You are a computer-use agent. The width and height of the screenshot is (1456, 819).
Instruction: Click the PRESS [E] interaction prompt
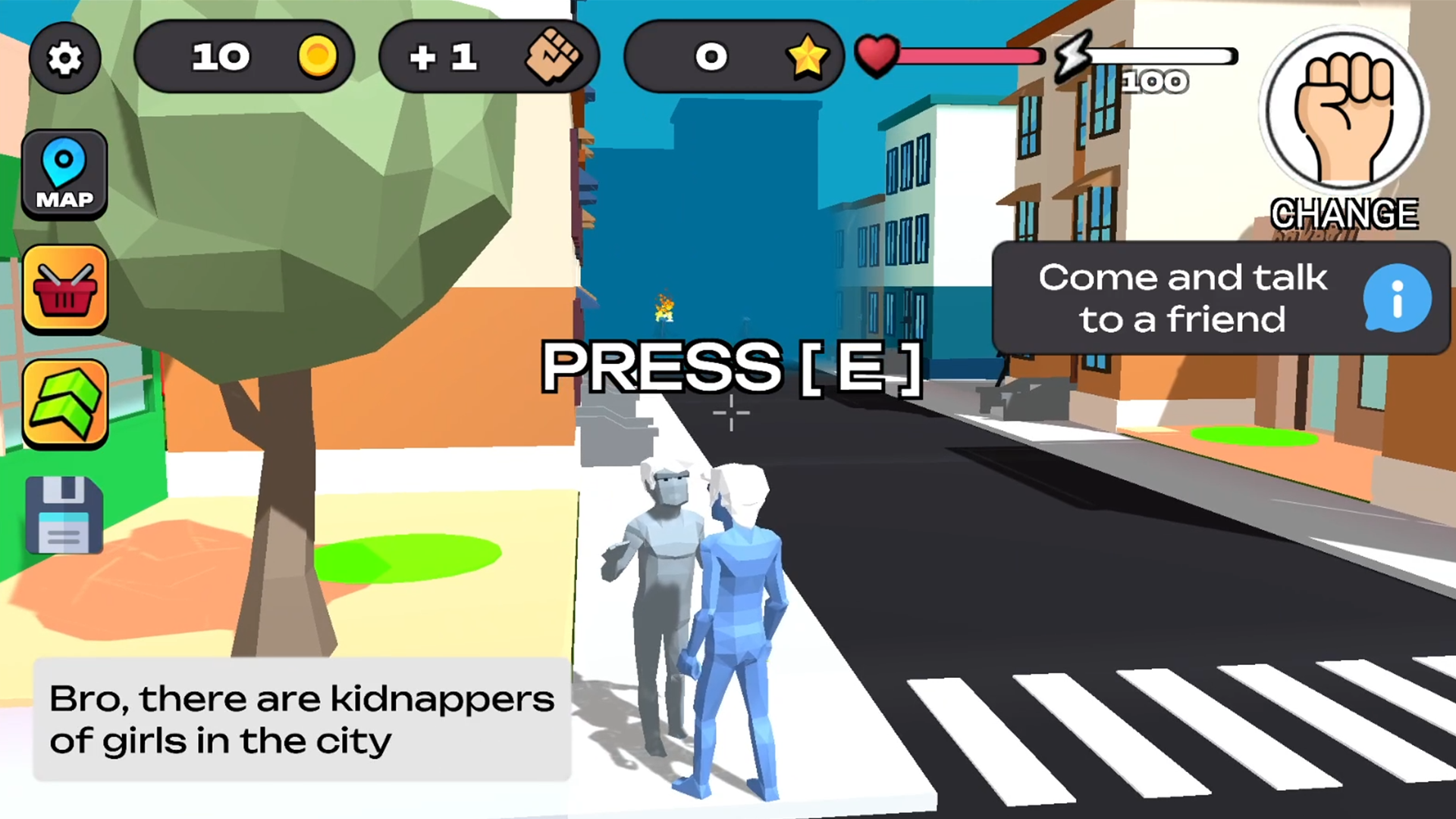point(730,367)
